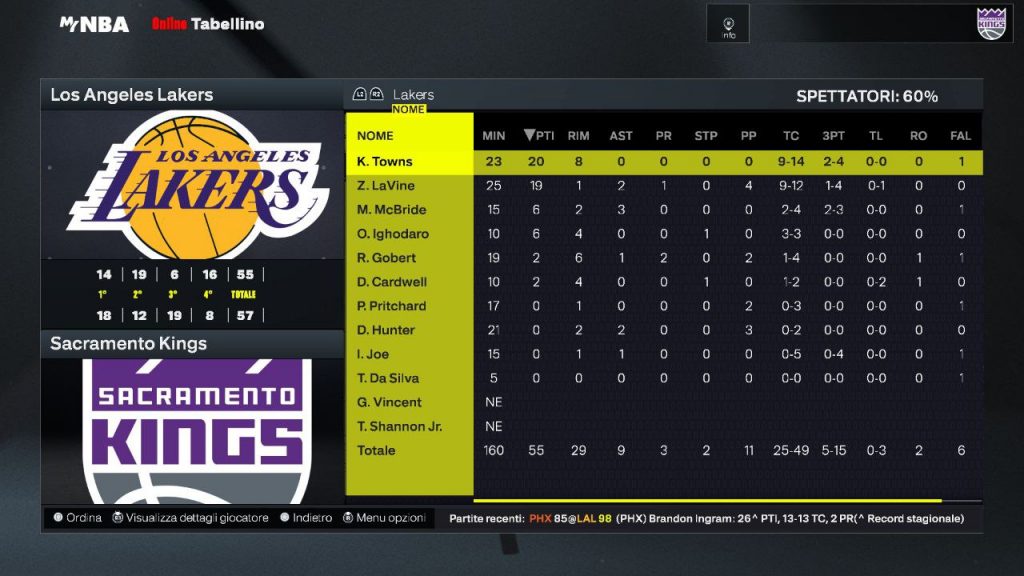This screenshot has height=576, width=1024.
Task: Select P. Pritchard in the table
Action: pyautogui.click(x=391, y=306)
